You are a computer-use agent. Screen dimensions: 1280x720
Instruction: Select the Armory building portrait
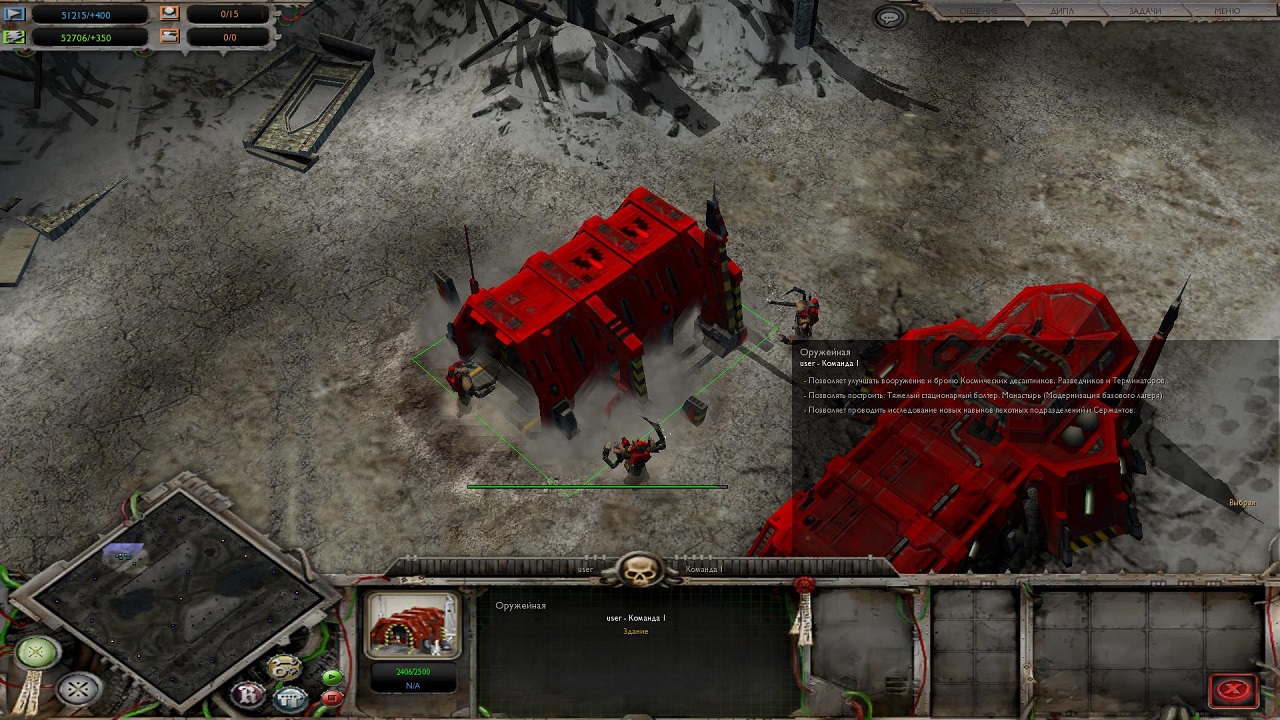click(413, 626)
